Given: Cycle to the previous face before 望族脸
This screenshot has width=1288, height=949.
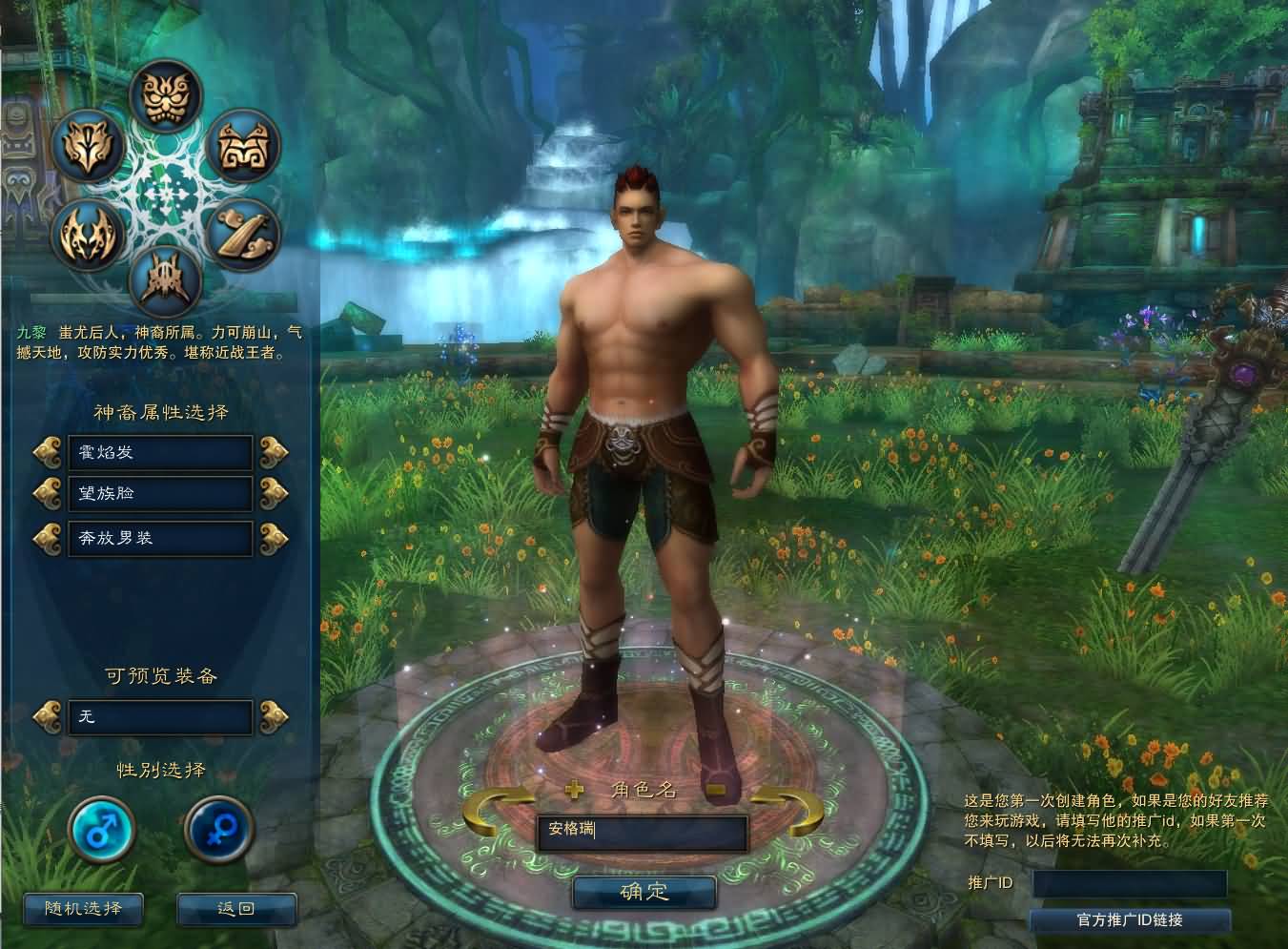Looking at the screenshot, I should click(47, 493).
